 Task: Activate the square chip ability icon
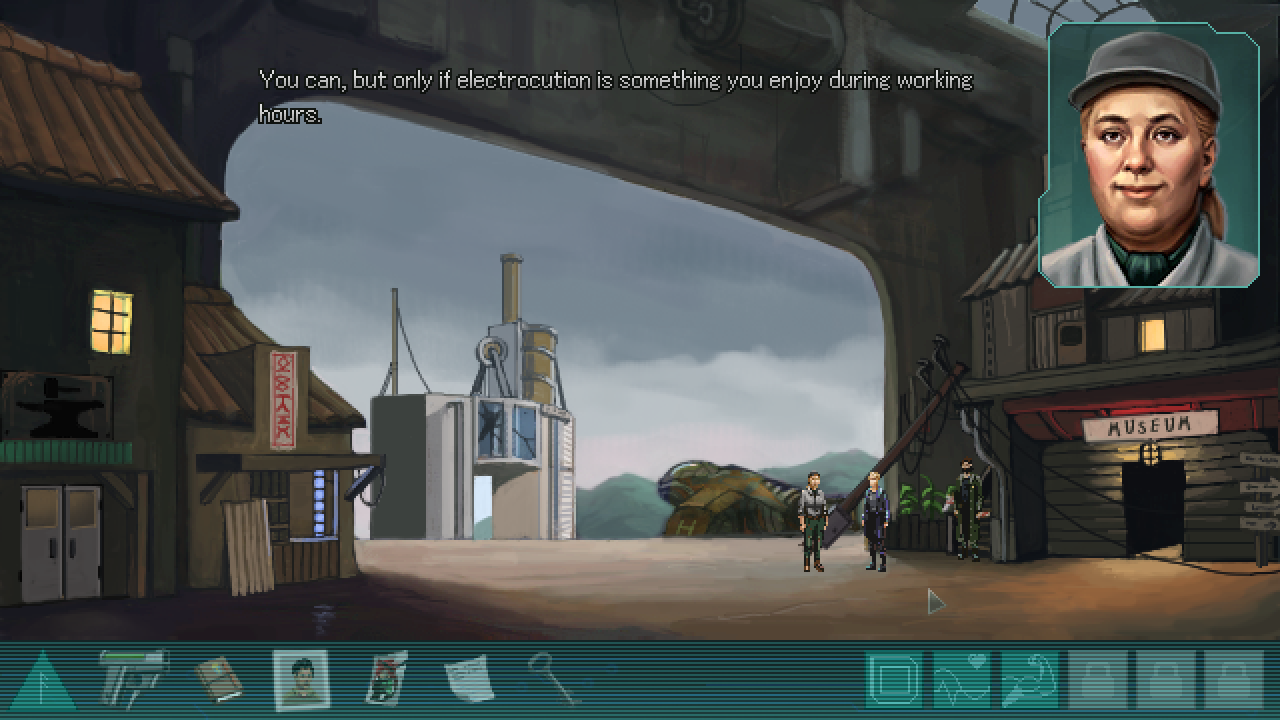[894, 680]
